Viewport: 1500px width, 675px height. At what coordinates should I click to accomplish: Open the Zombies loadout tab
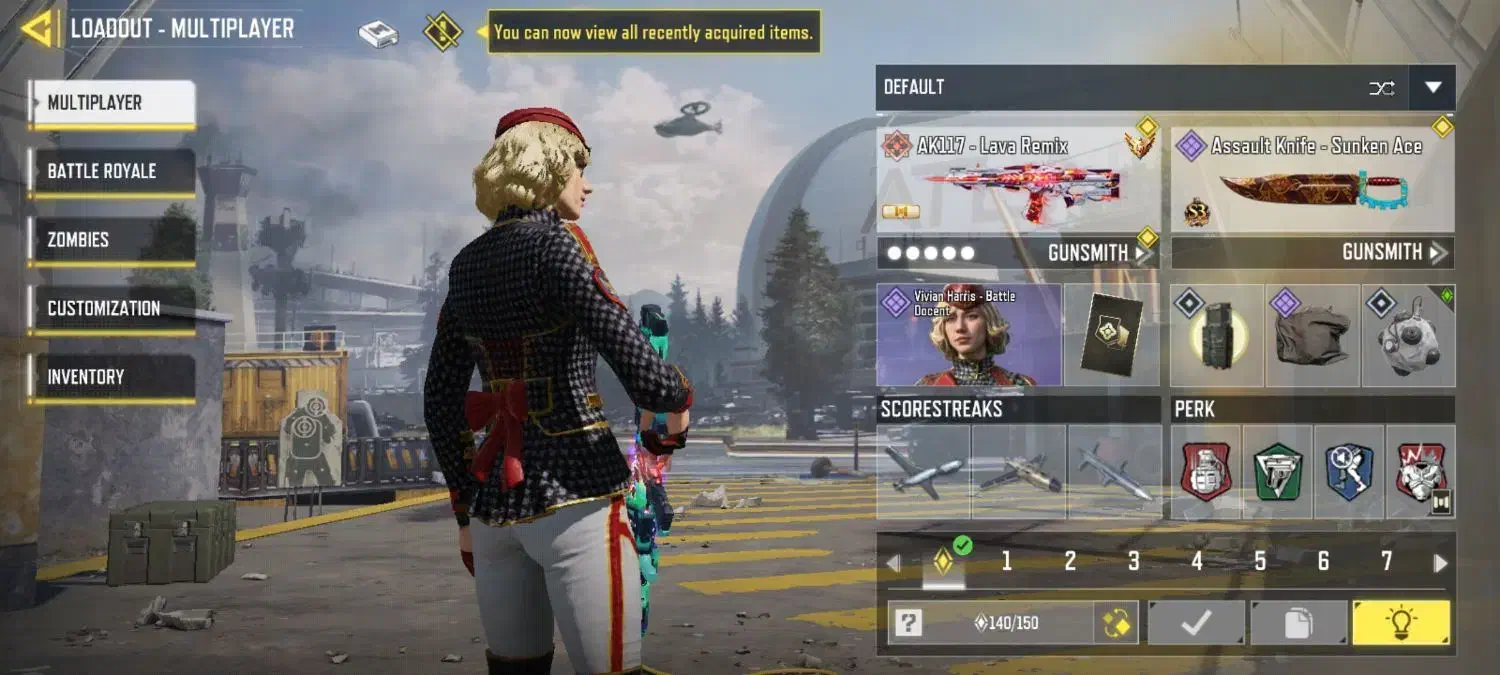[x=112, y=240]
